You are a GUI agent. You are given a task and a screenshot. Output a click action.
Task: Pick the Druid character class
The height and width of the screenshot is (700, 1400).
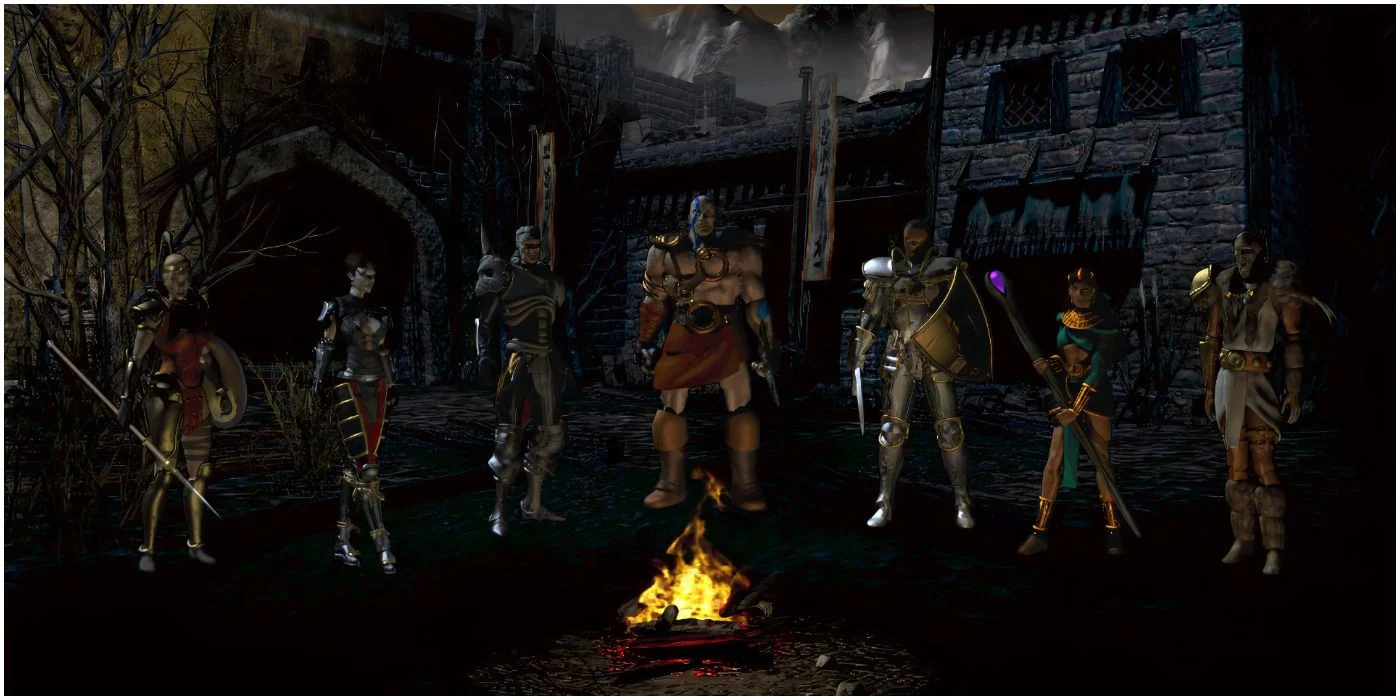coord(1250,390)
